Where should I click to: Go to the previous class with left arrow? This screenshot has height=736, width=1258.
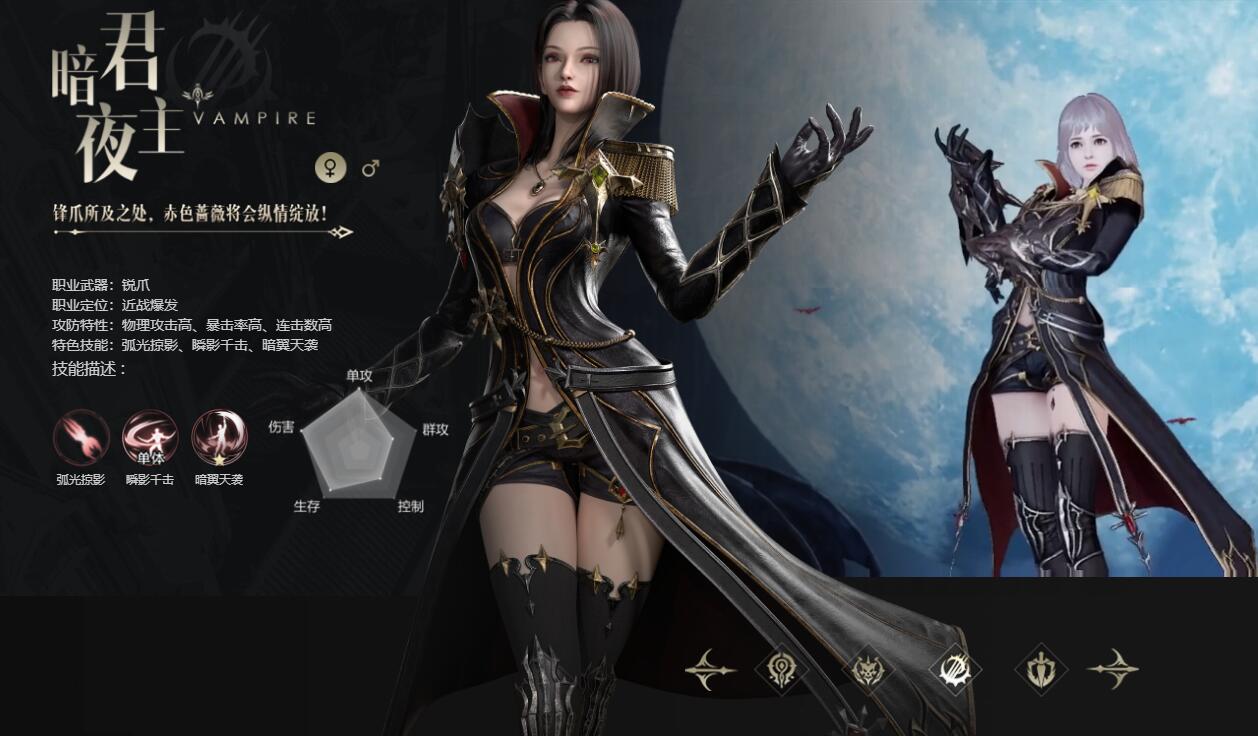tap(710, 669)
